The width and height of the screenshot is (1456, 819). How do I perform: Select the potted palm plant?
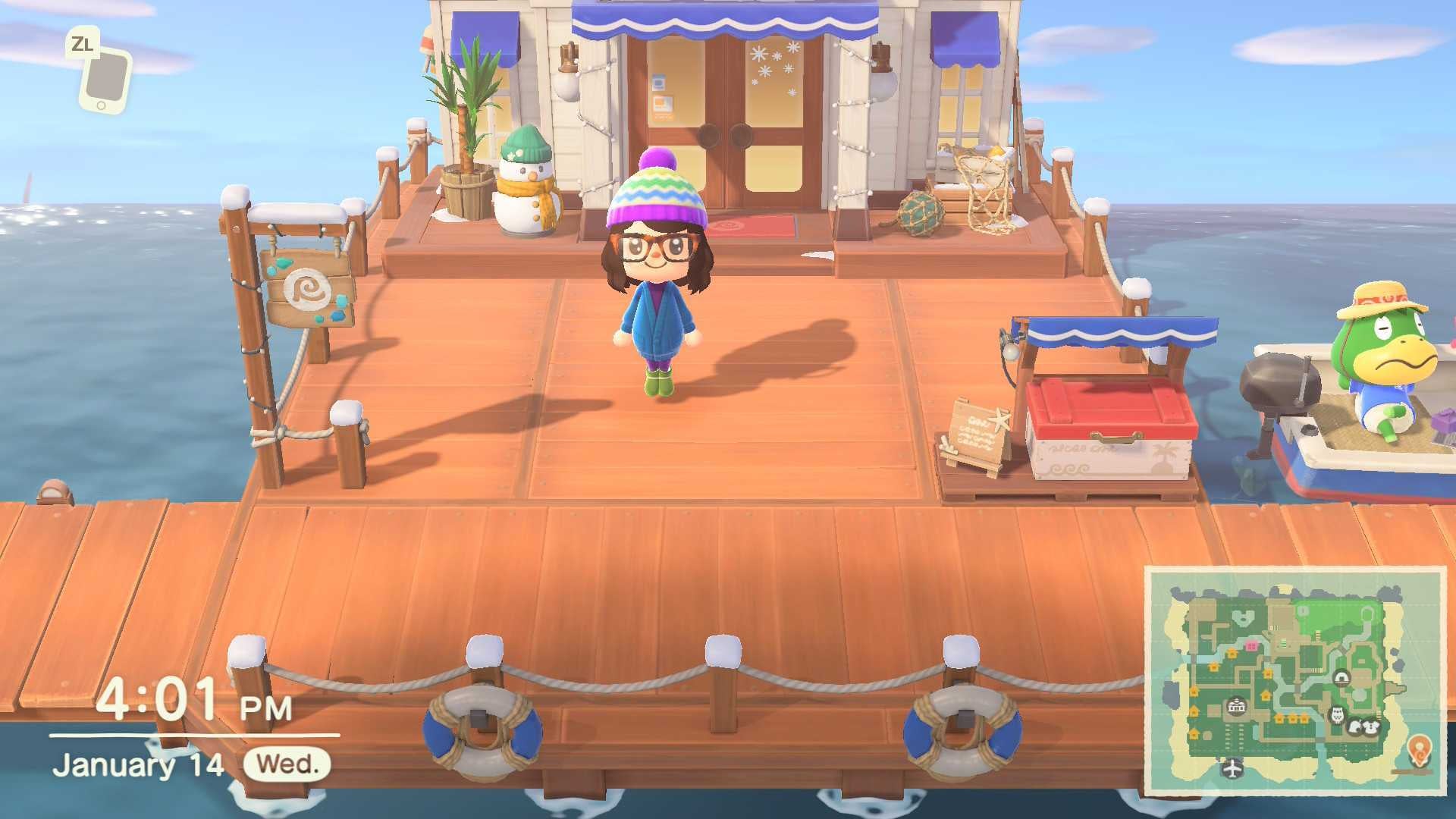[466, 121]
